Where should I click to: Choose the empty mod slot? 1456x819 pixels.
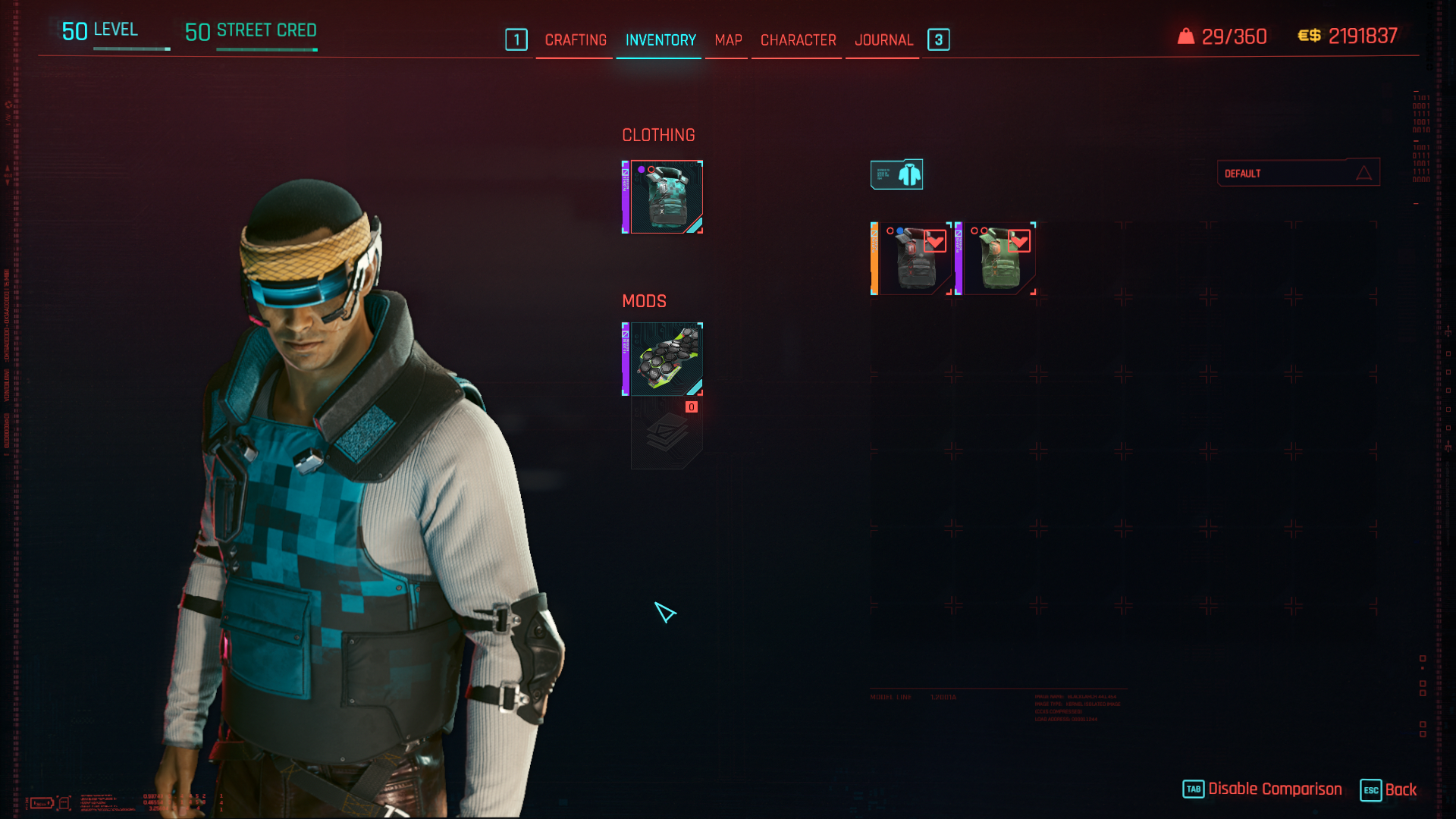pyautogui.click(x=666, y=434)
